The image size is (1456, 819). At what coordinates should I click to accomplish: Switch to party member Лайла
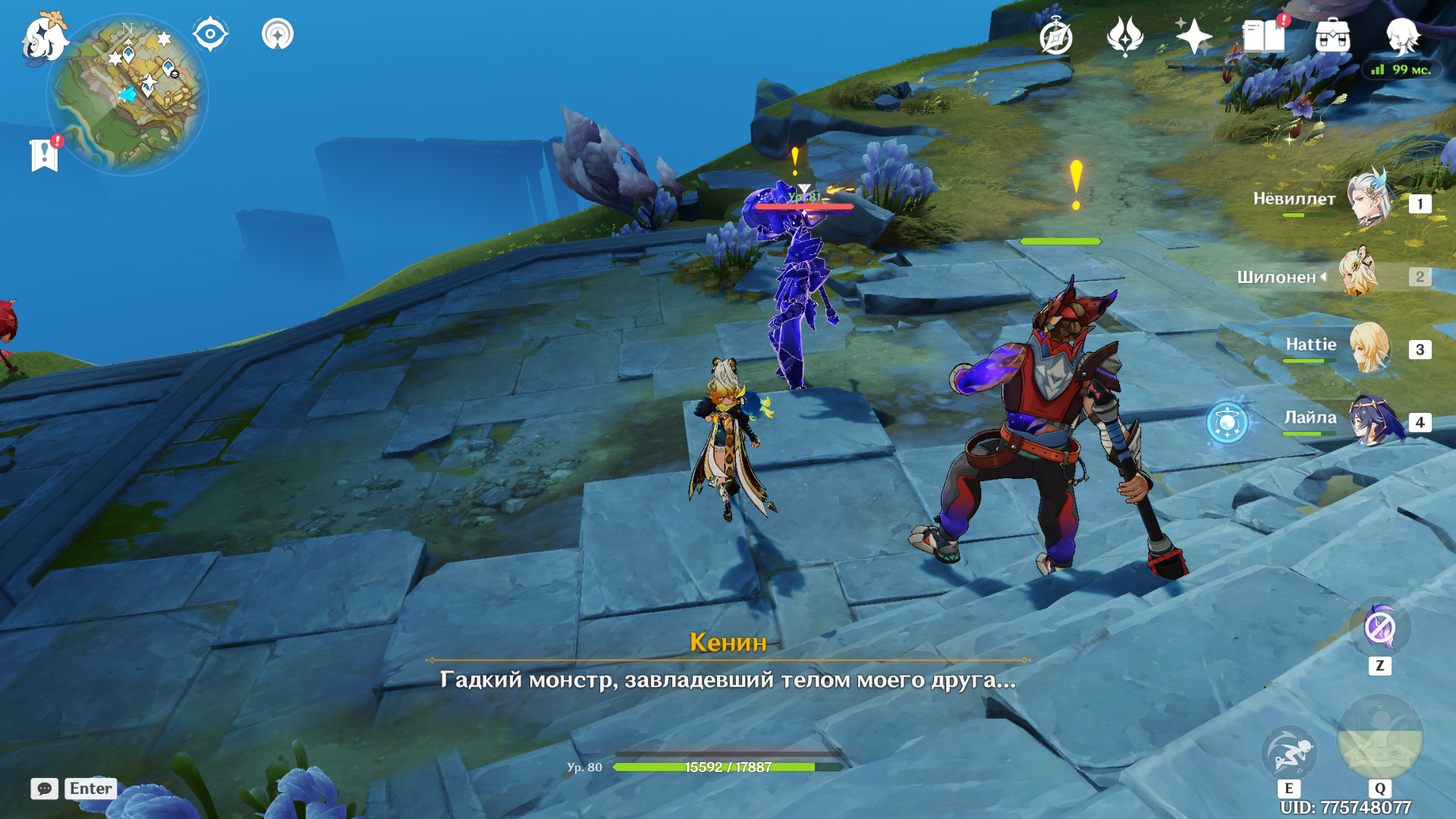point(1370,420)
